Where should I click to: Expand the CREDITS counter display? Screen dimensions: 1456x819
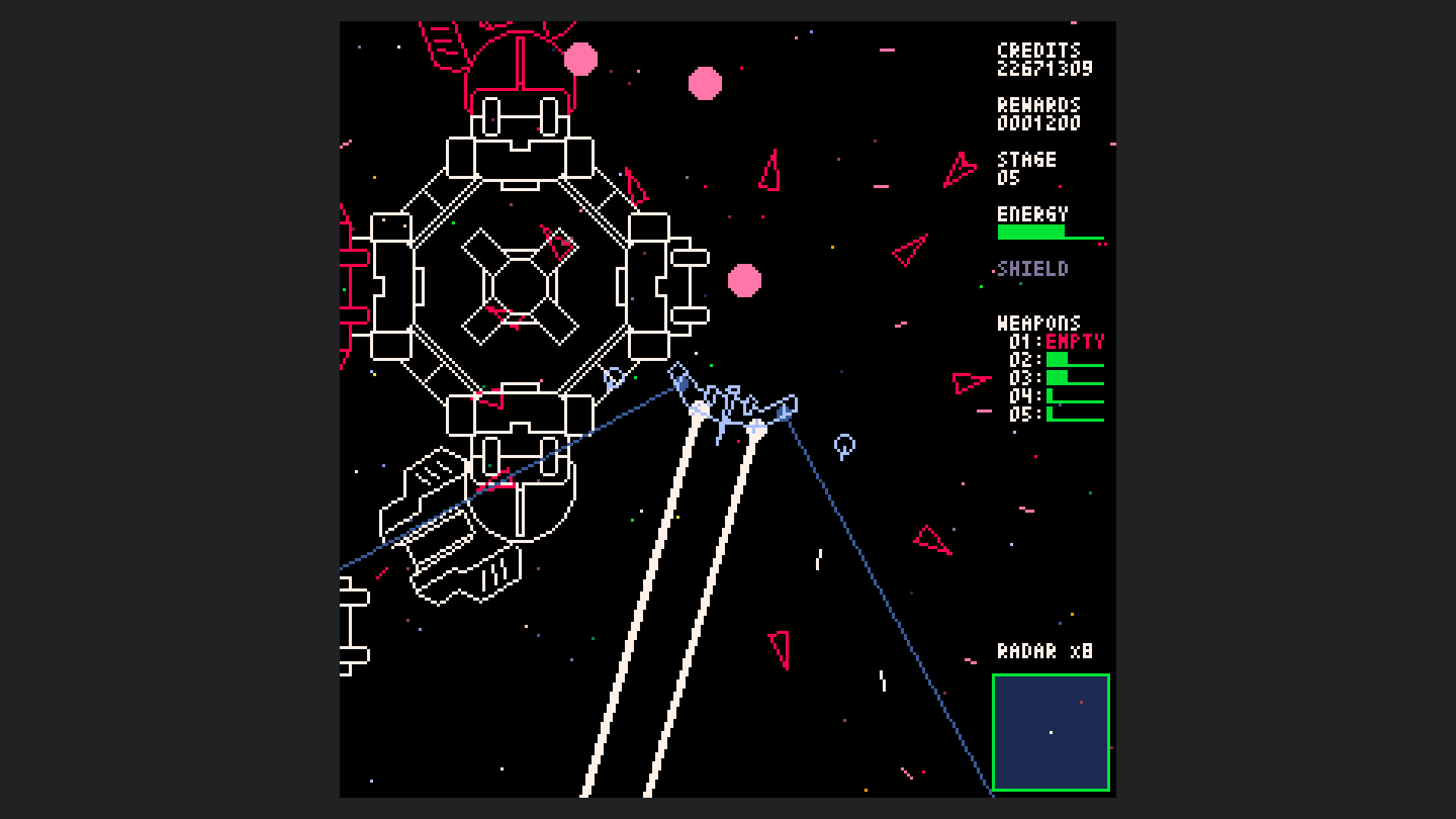coord(1043,59)
